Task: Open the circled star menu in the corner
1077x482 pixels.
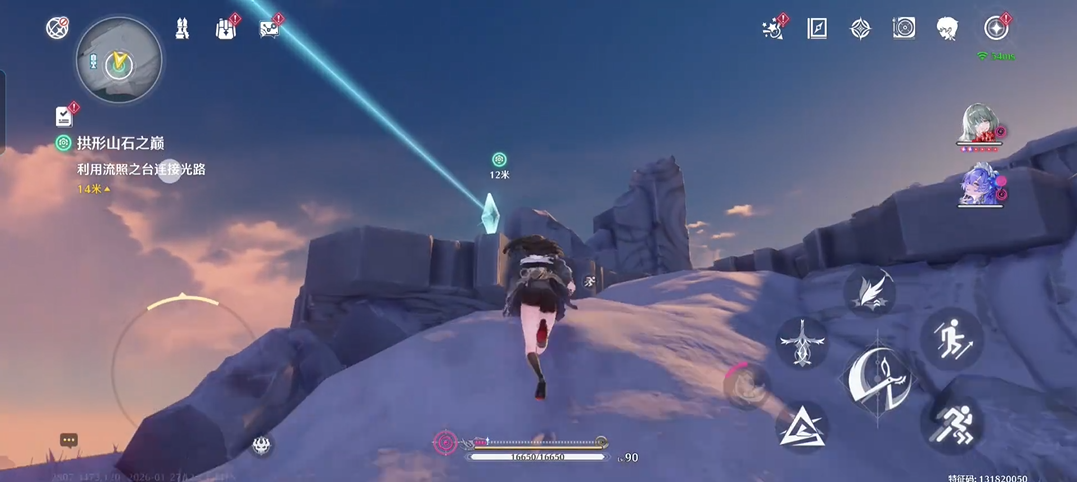Action: pyautogui.click(x=995, y=28)
